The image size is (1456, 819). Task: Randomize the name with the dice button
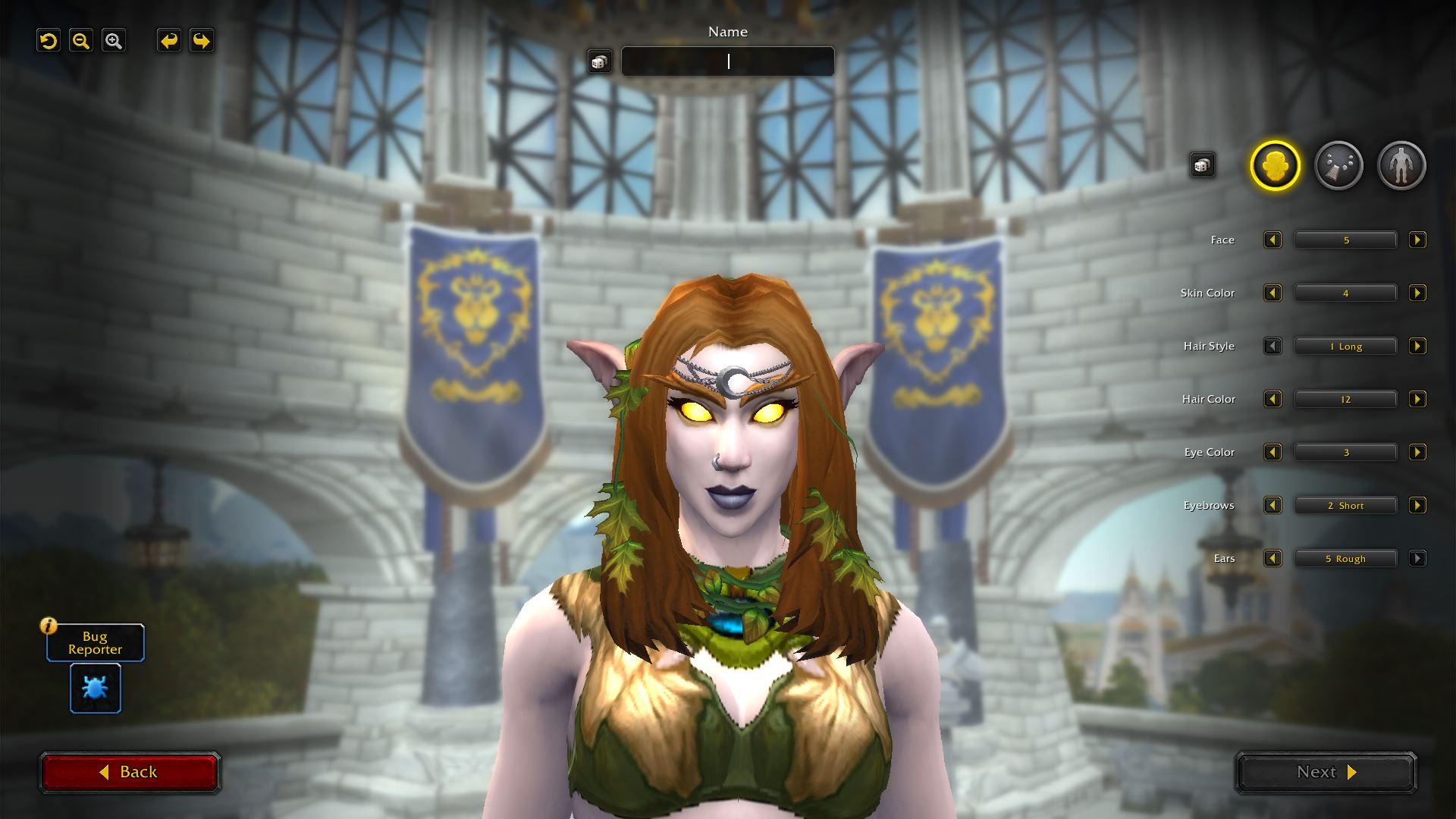(x=599, y=61)
